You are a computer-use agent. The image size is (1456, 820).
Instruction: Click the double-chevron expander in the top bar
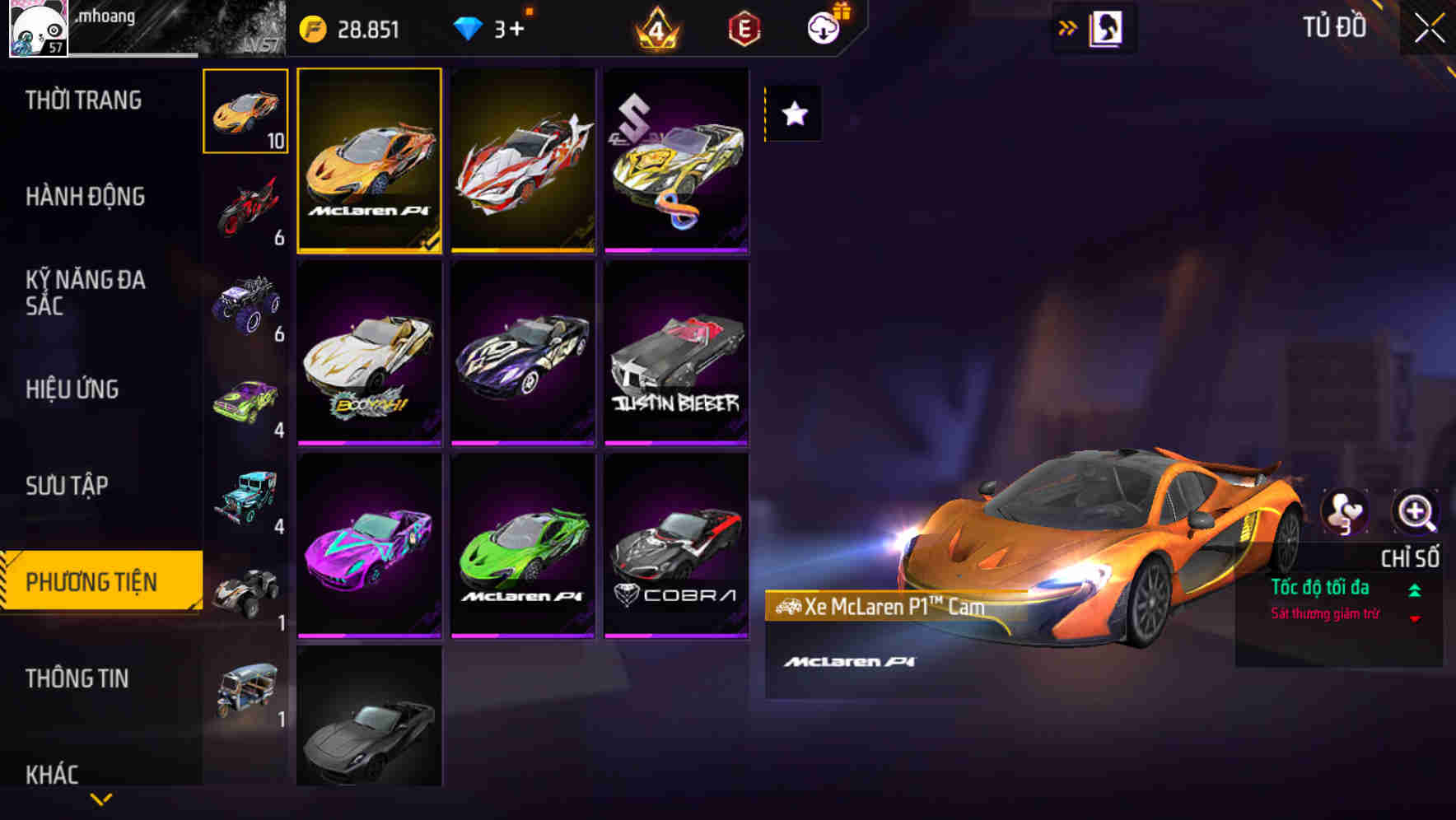click(x=1066, y=26)
